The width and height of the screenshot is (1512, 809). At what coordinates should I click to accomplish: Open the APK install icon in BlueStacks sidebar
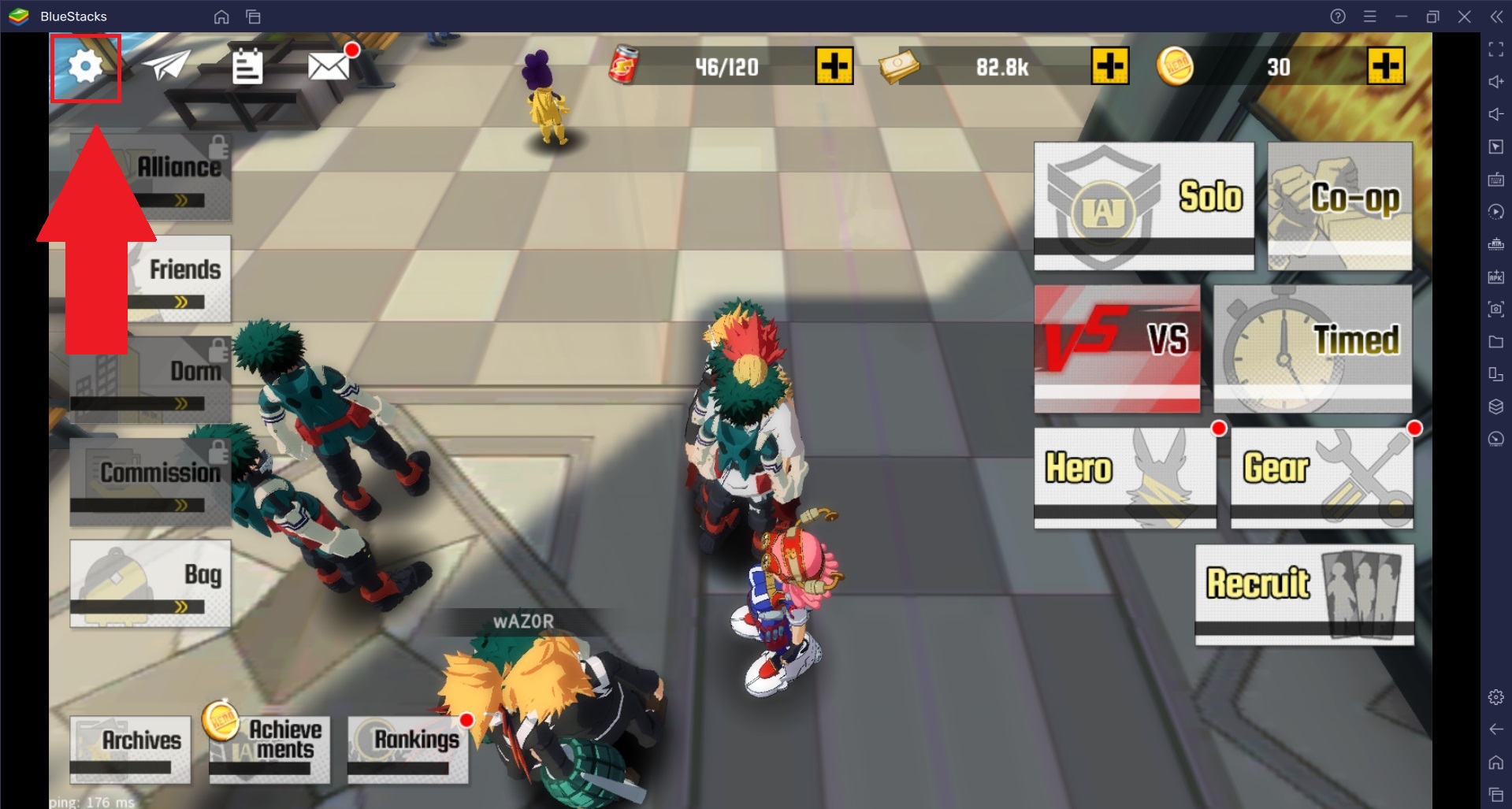[1495, 276]
